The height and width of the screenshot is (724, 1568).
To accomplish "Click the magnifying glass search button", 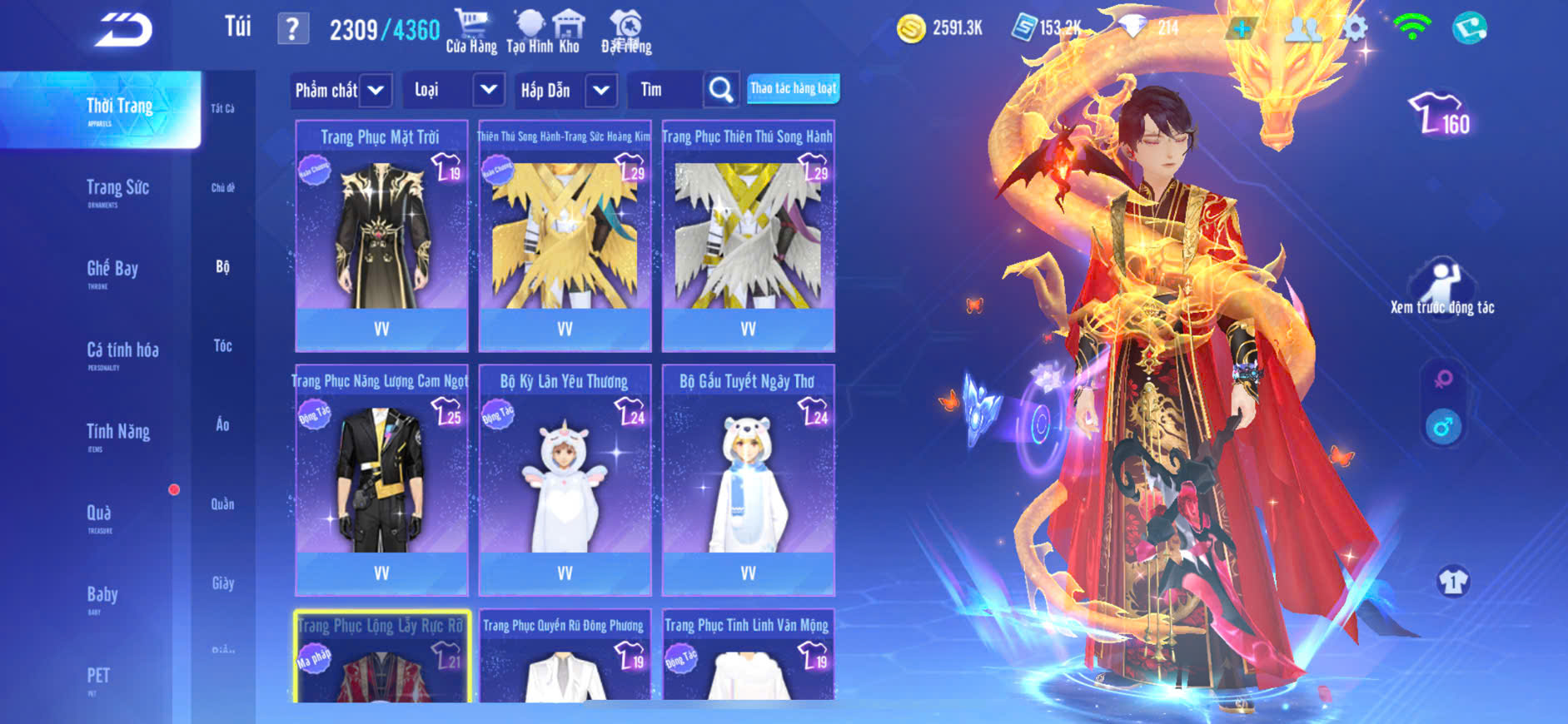I will [721, 90].
